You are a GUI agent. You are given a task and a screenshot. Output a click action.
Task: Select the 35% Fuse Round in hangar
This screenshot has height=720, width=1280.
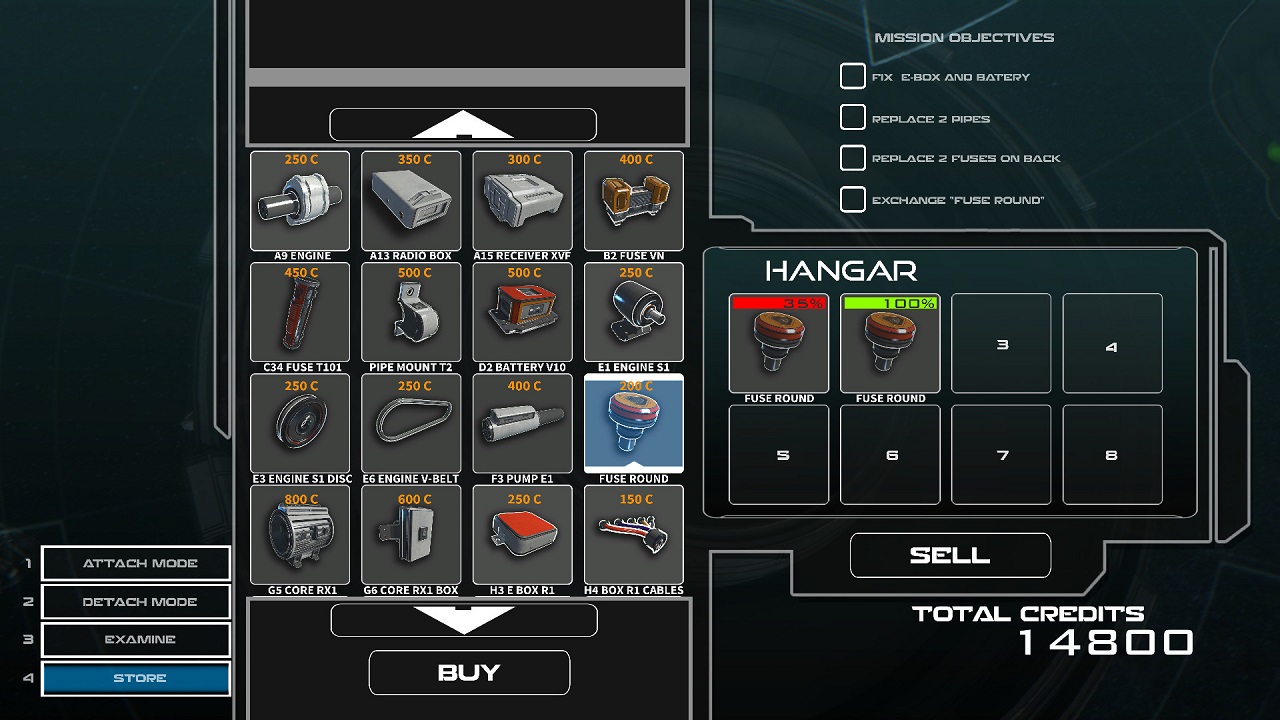click(779, 343)
